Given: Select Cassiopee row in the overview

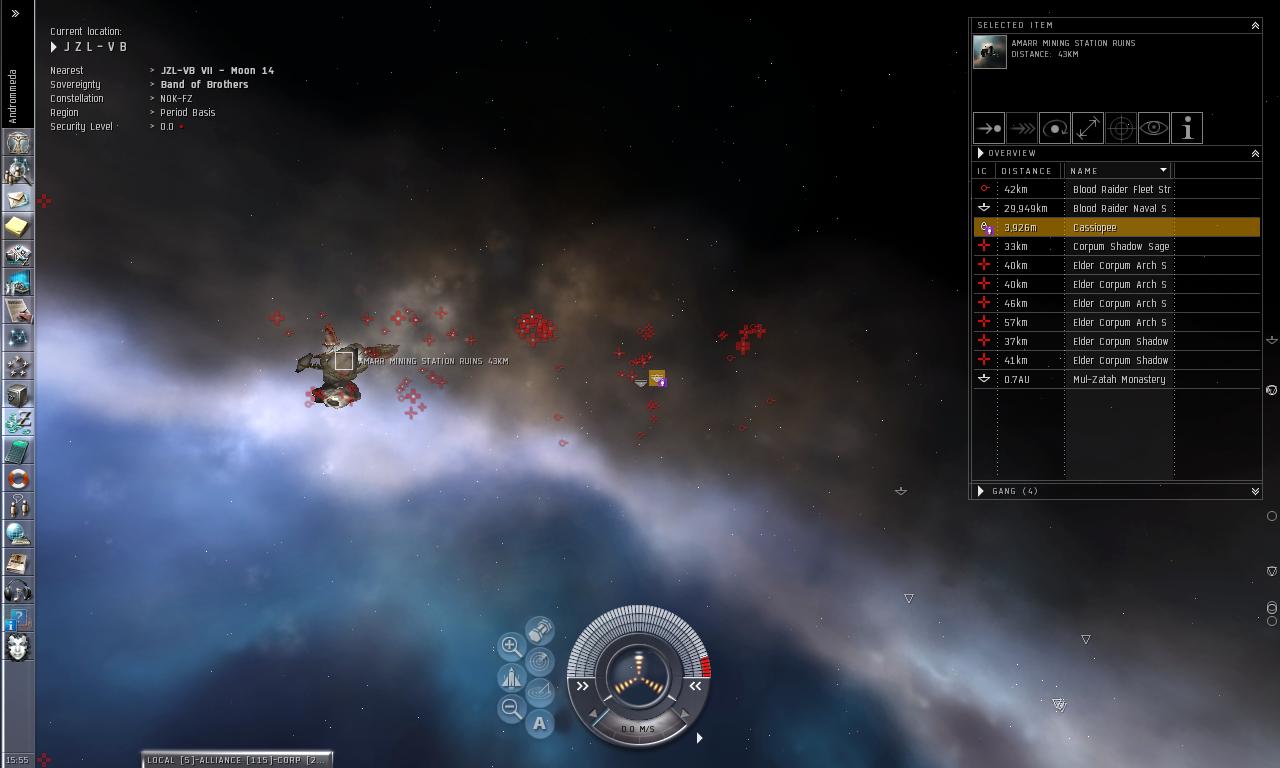Looking at the screenshot, I should (x=1116, y=228).
